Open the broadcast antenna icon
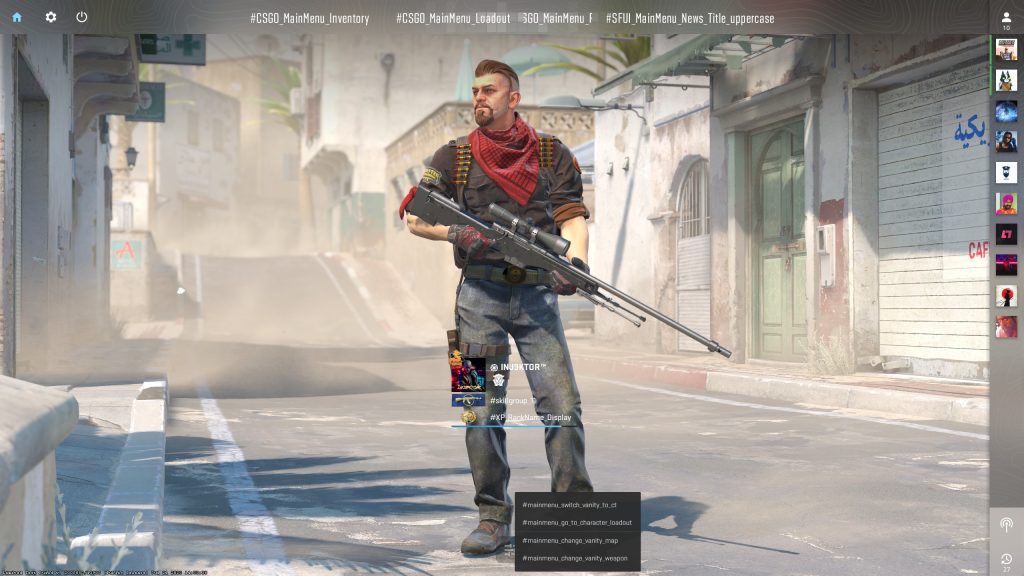 click(x=1006, y=525)
